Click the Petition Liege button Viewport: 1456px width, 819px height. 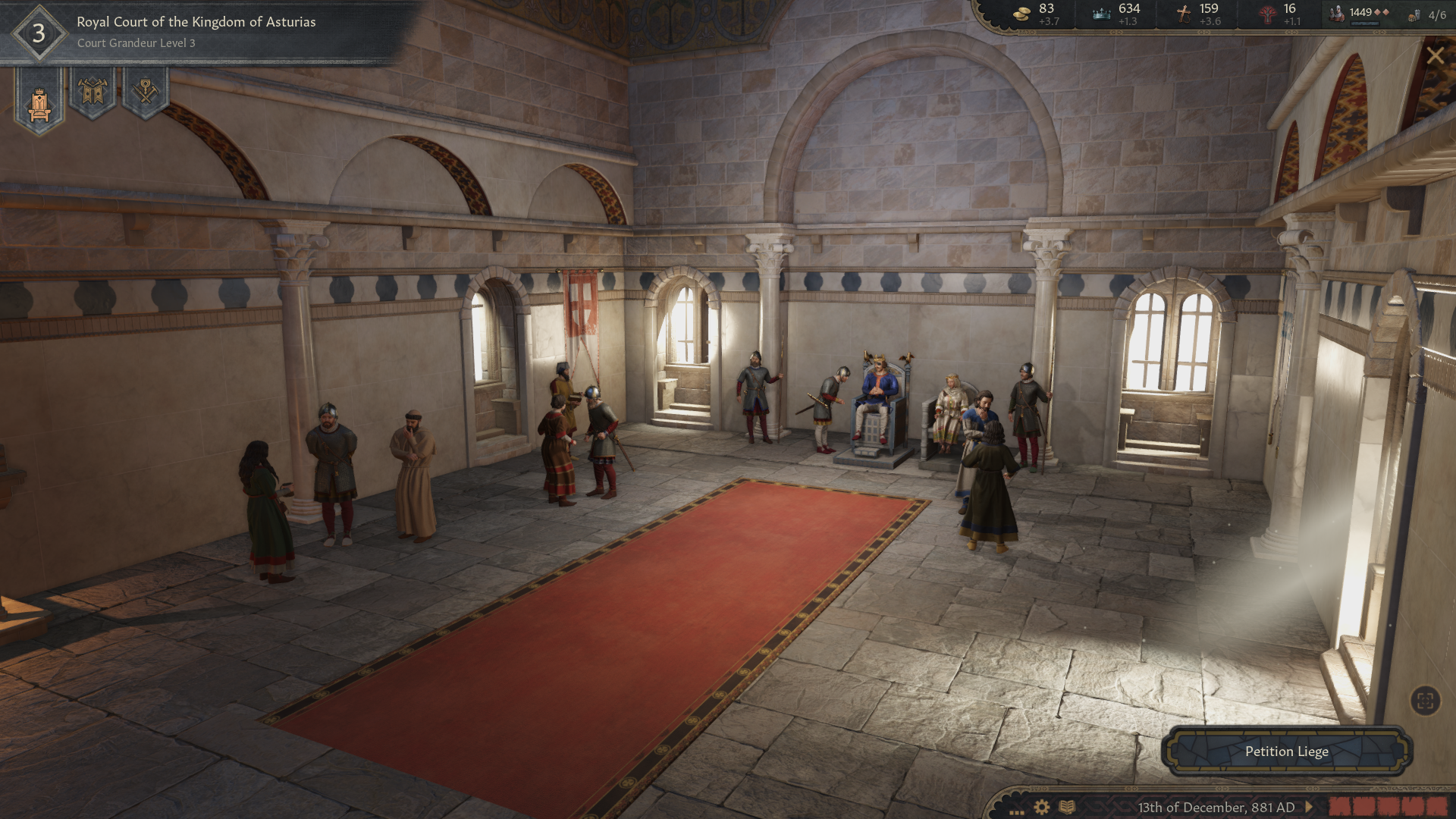tap(1286, 752)
